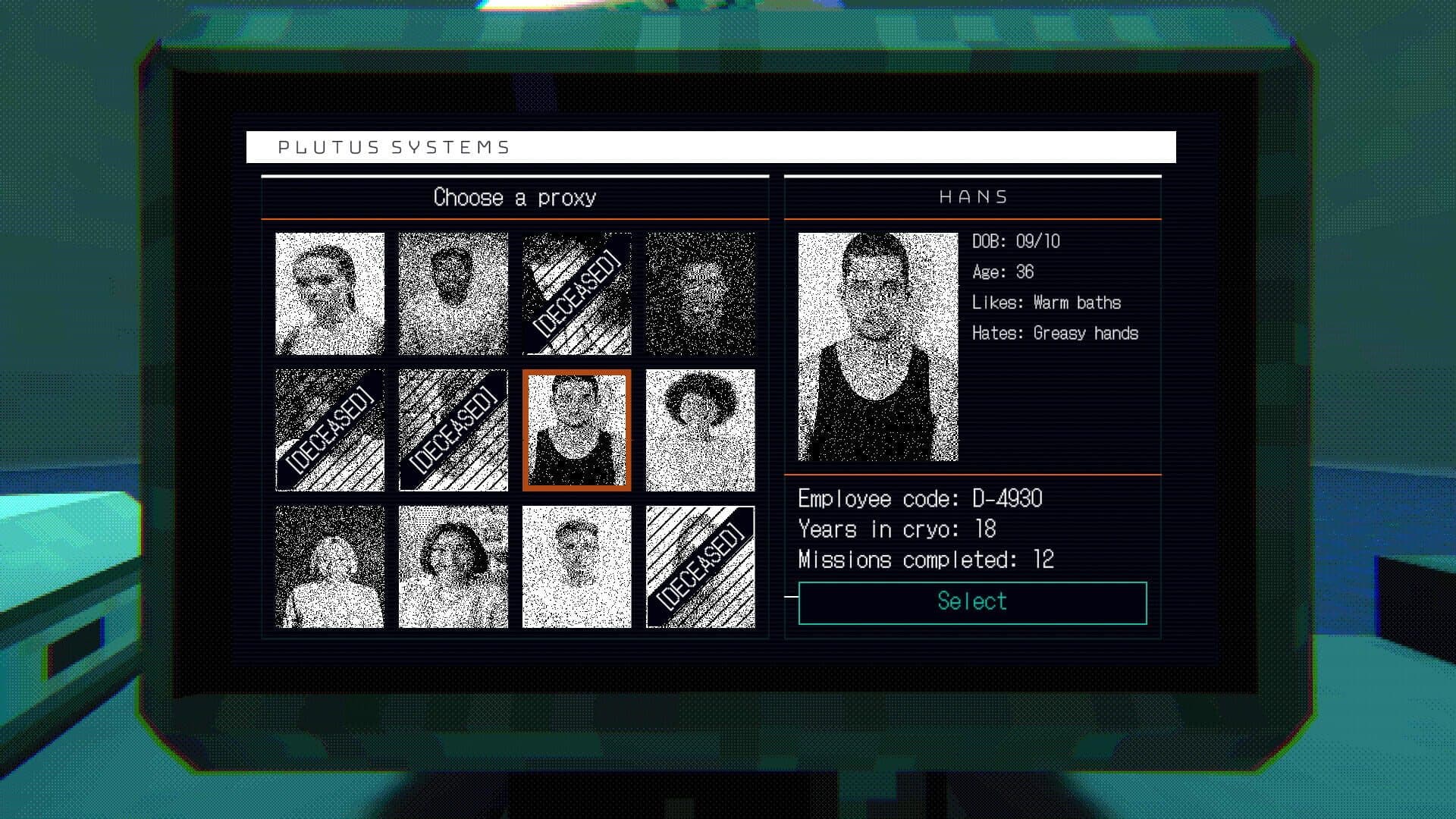Image resolution: width=1456 pixels, height=819 pixels.
Task: Click the Missions completed stat line
Action: [924, 559]
